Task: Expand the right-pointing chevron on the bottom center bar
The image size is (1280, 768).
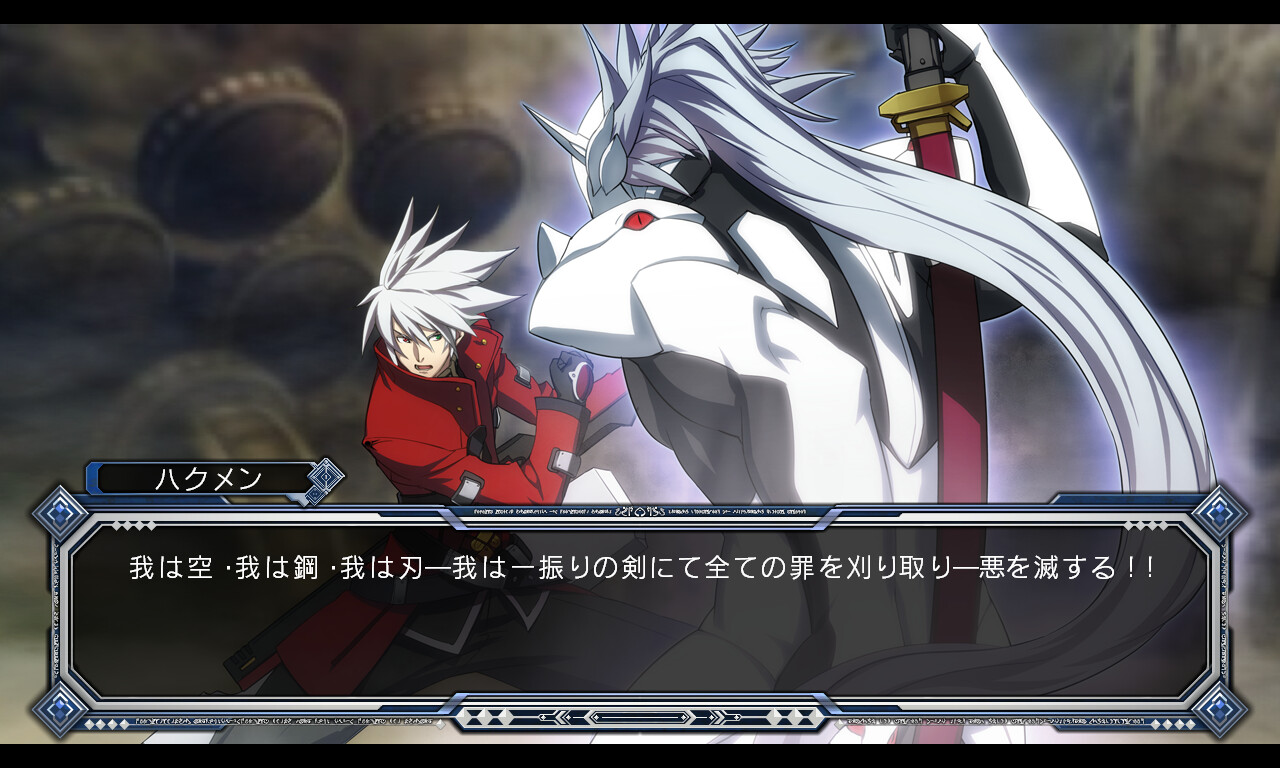Action: [x=719, y=717]
